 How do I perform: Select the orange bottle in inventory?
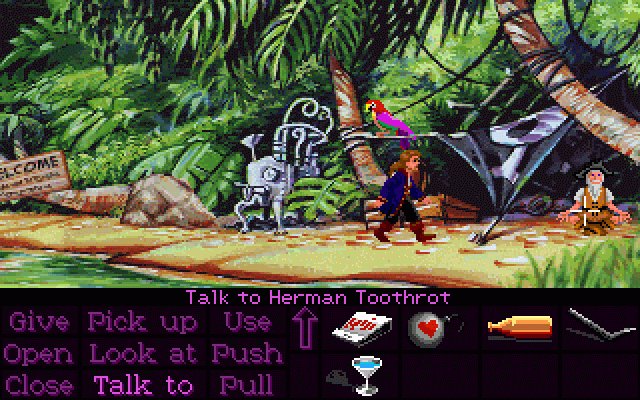pos(518,327)
